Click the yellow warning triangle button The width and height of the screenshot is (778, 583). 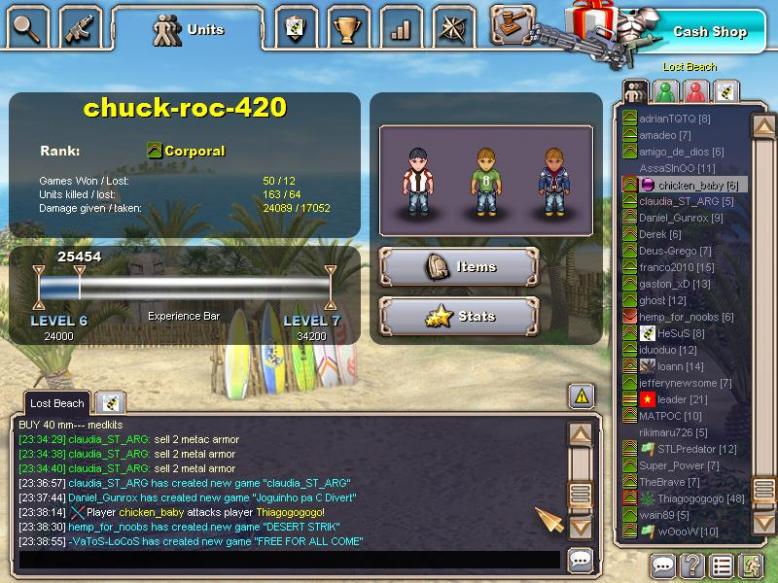pos(582,396)
